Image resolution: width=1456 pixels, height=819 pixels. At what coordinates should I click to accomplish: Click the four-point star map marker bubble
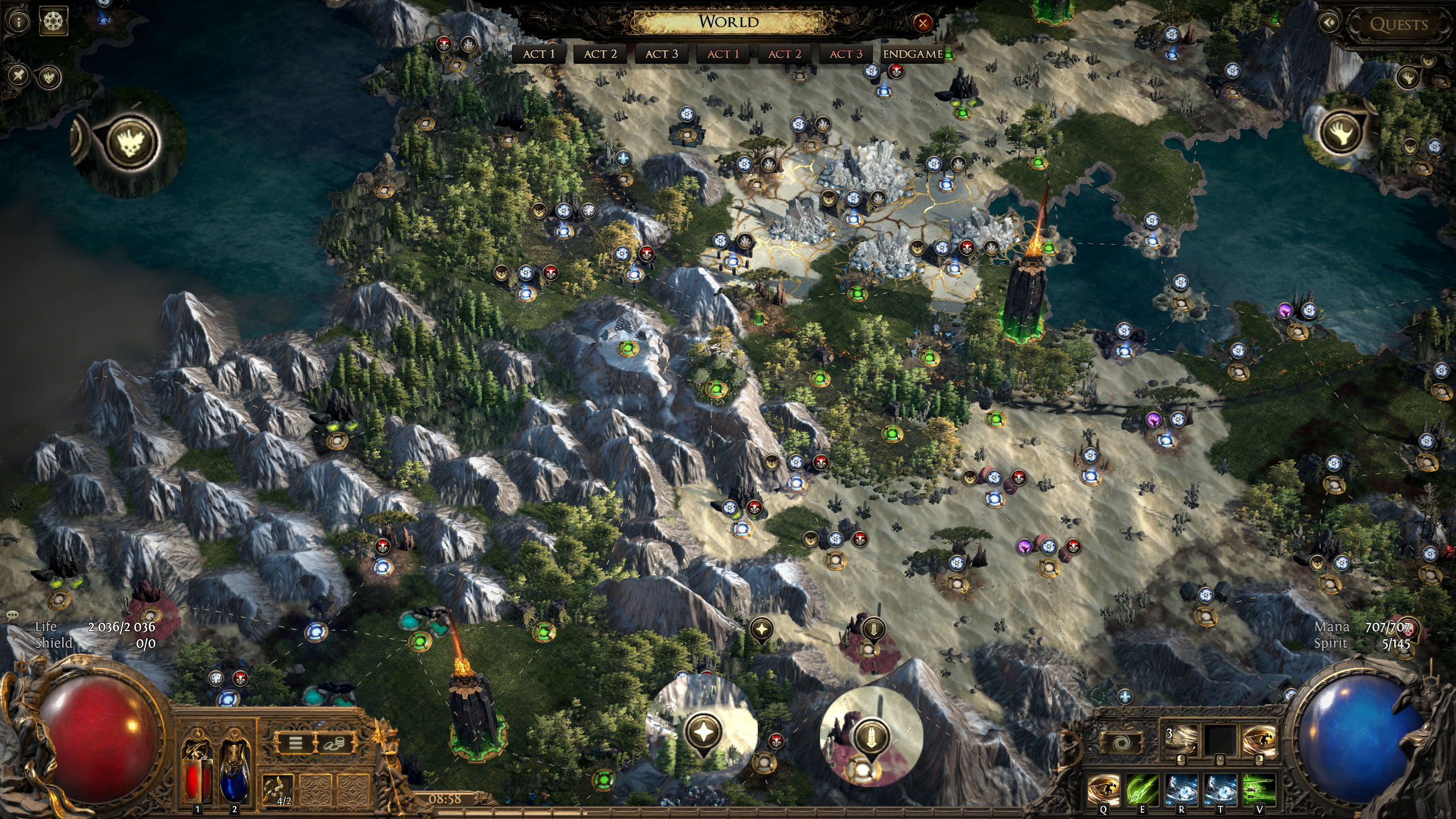coord(704,732)
